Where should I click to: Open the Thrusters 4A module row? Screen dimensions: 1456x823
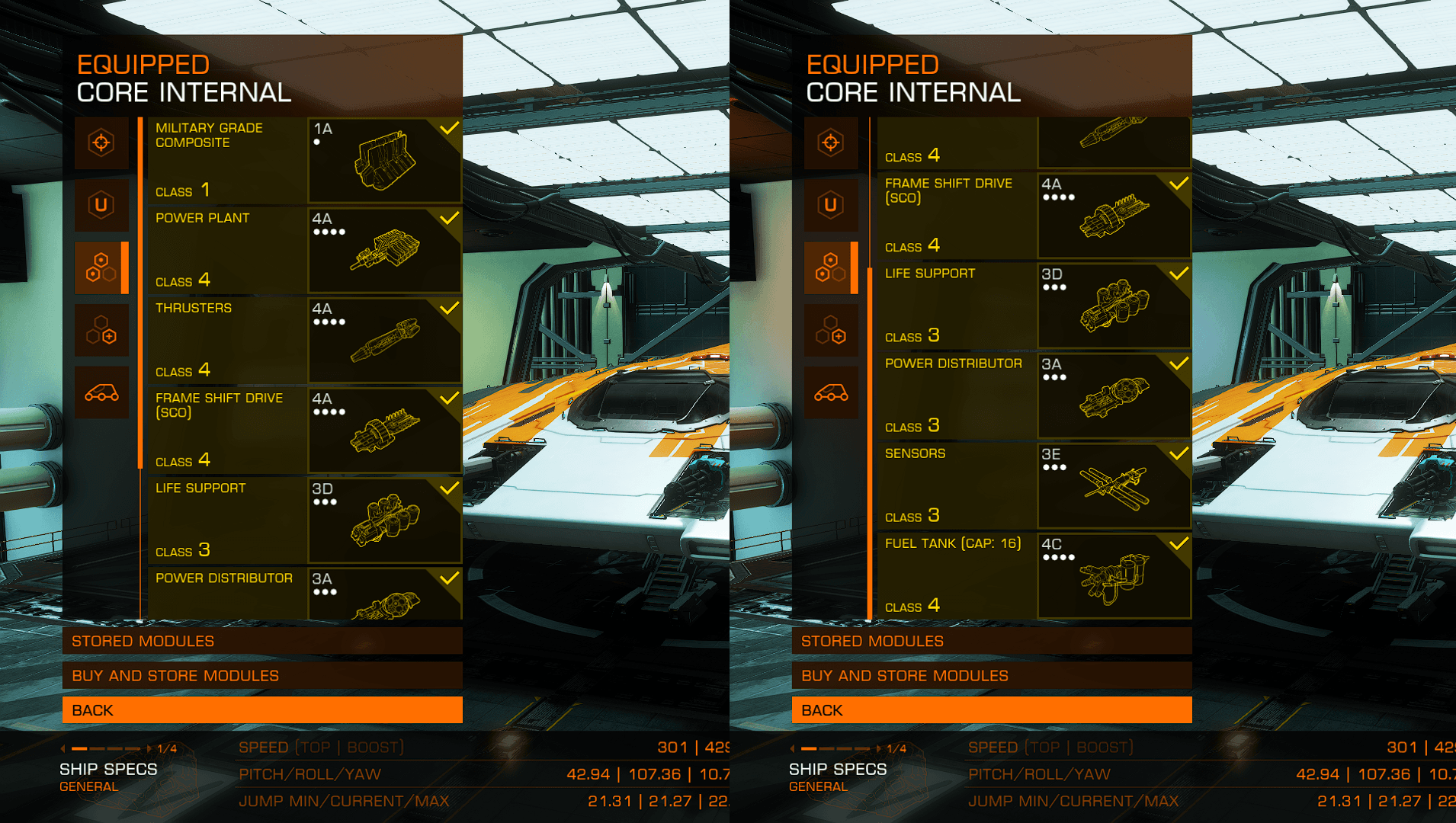click(x=304, y=340)
